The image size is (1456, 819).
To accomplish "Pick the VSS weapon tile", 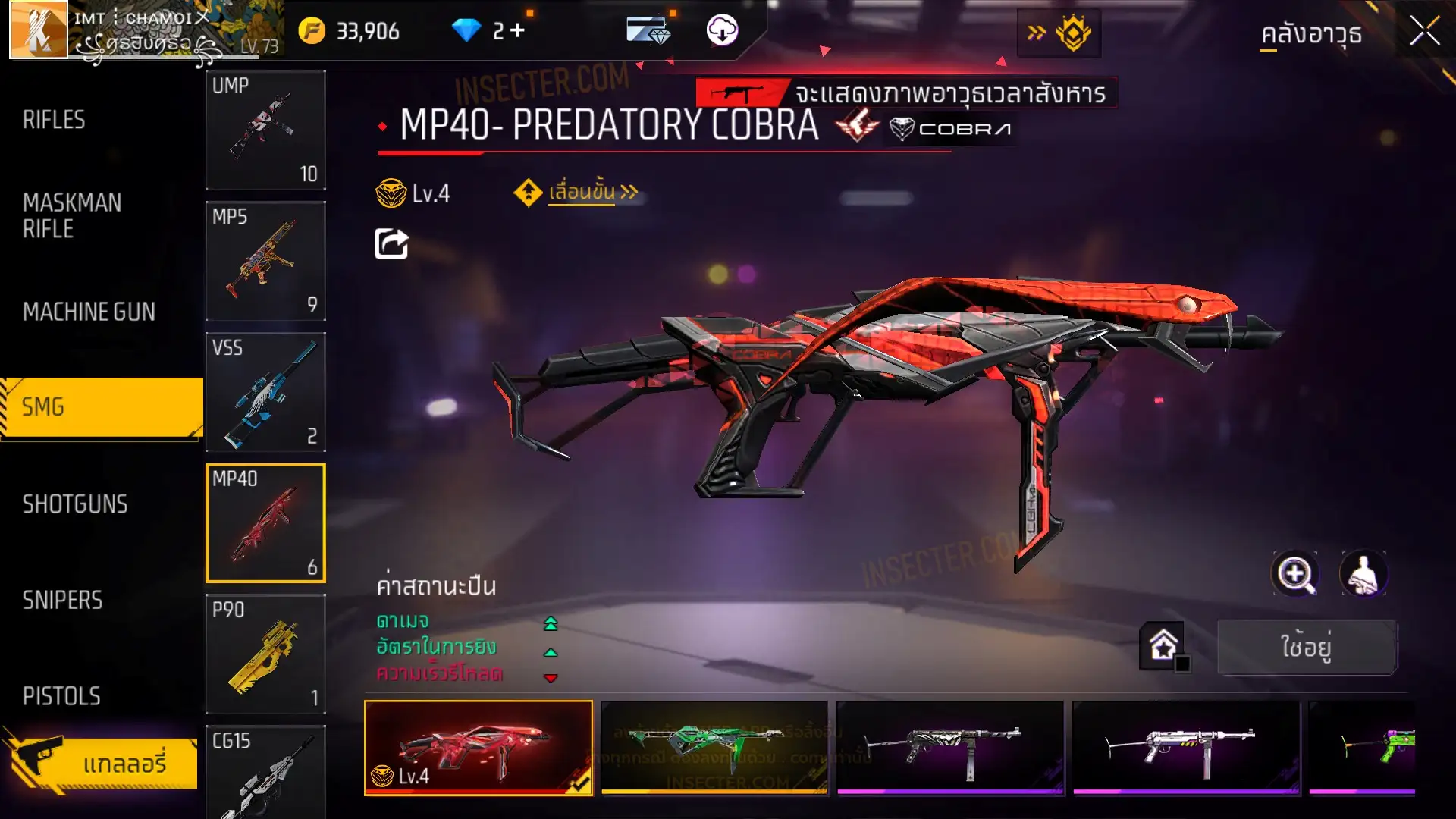I will tap(265, 392).
